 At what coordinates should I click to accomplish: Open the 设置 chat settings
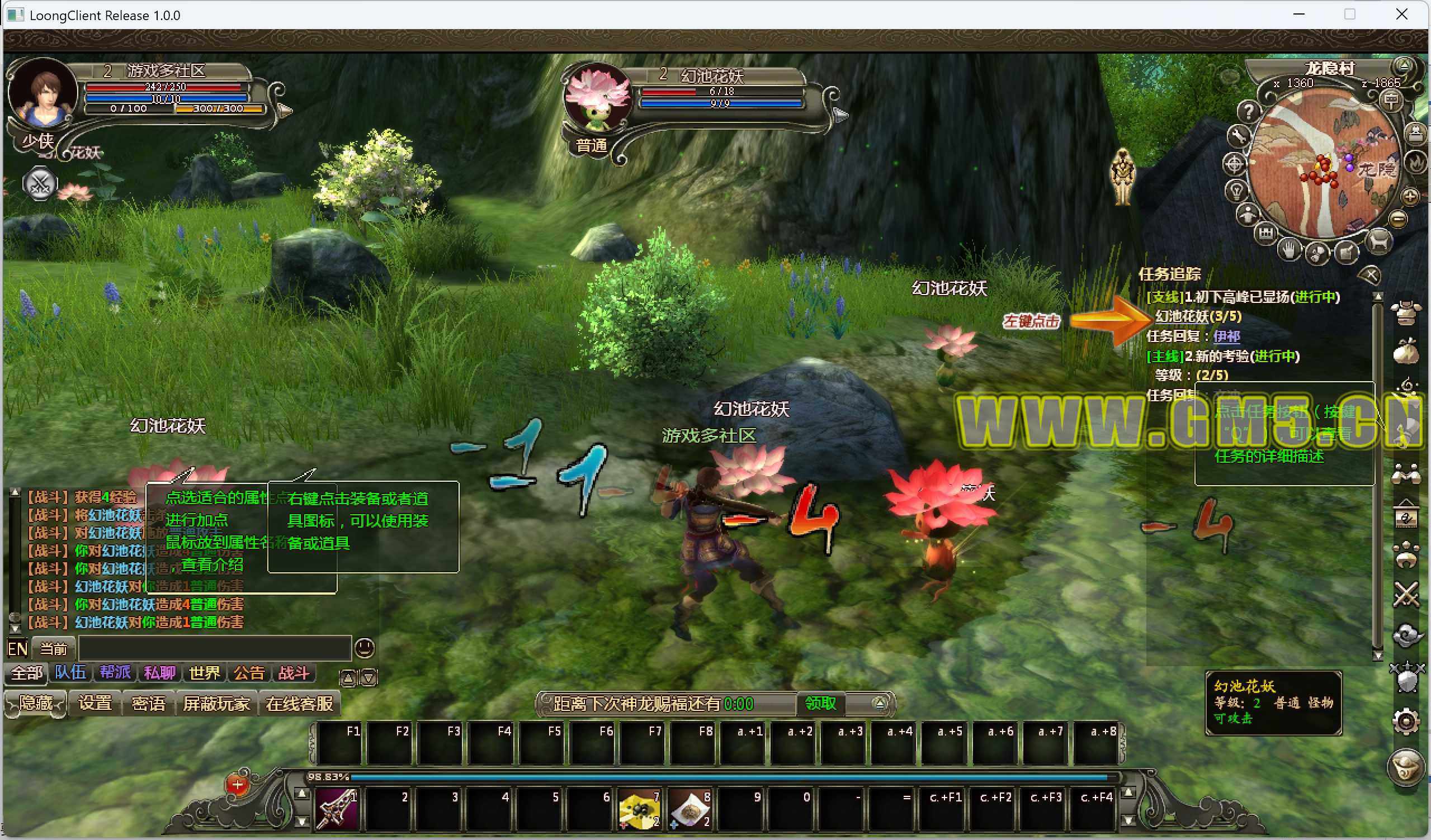[95, 704]
